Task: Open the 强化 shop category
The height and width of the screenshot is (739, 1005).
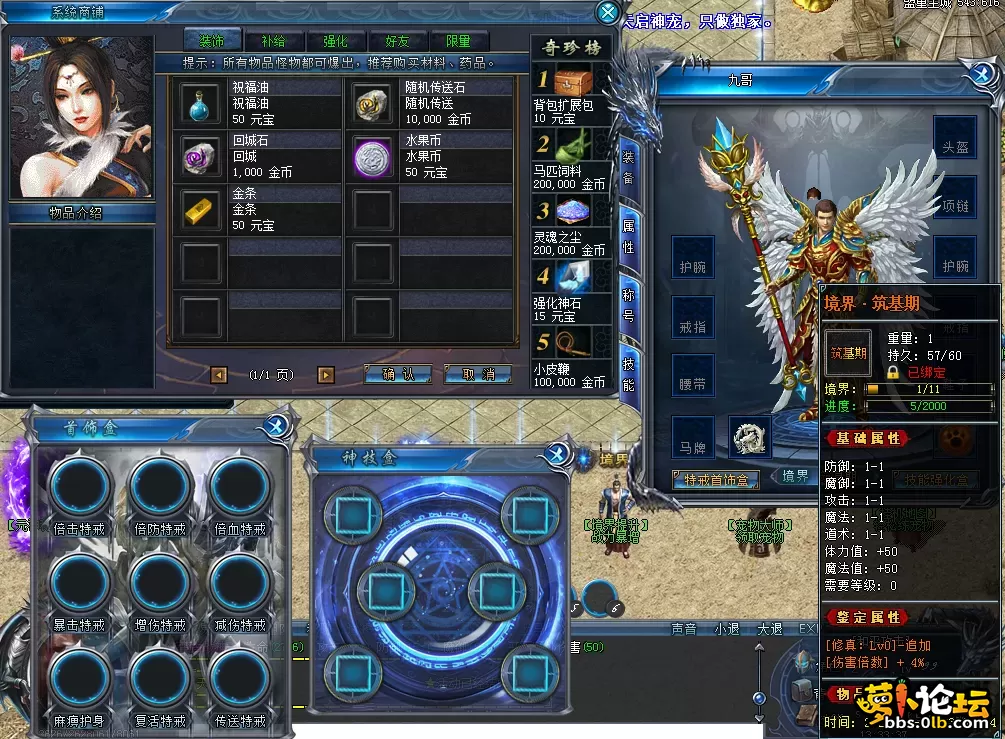Action: (x=335, y=41)
